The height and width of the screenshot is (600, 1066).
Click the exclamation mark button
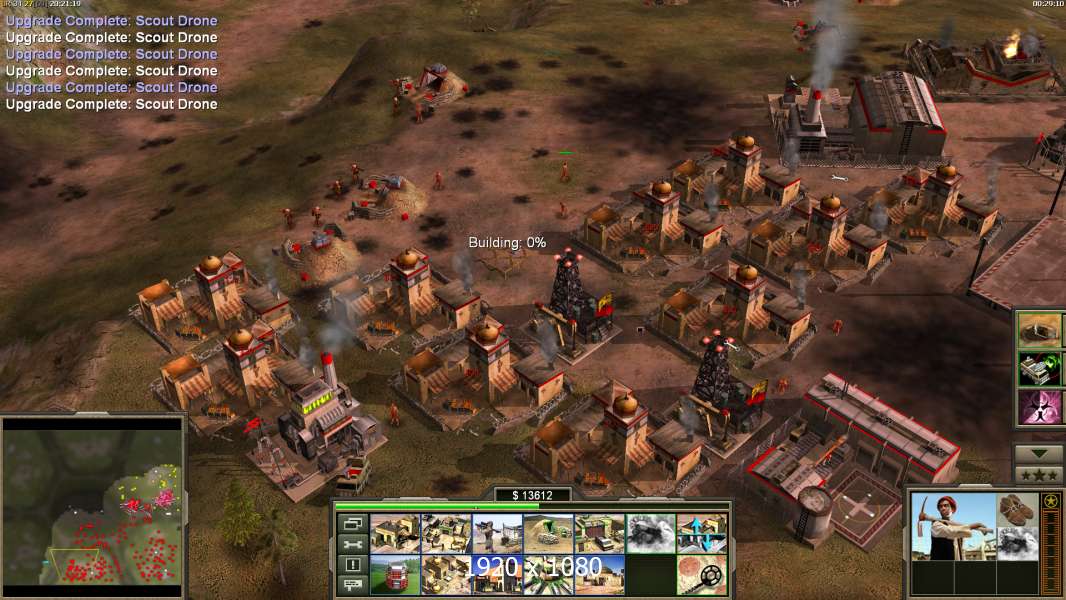click(352, 565)
